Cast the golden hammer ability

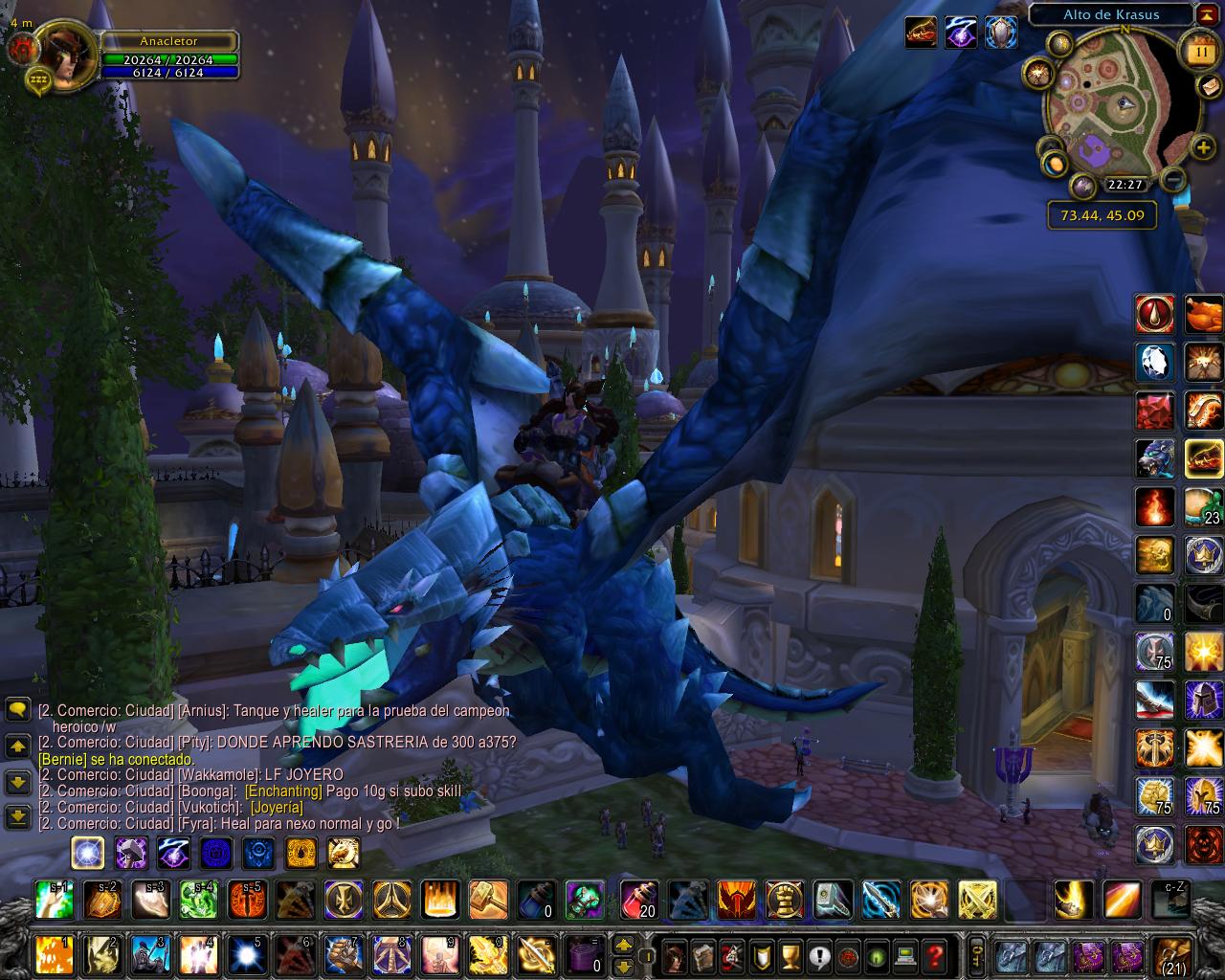point(487,900)
